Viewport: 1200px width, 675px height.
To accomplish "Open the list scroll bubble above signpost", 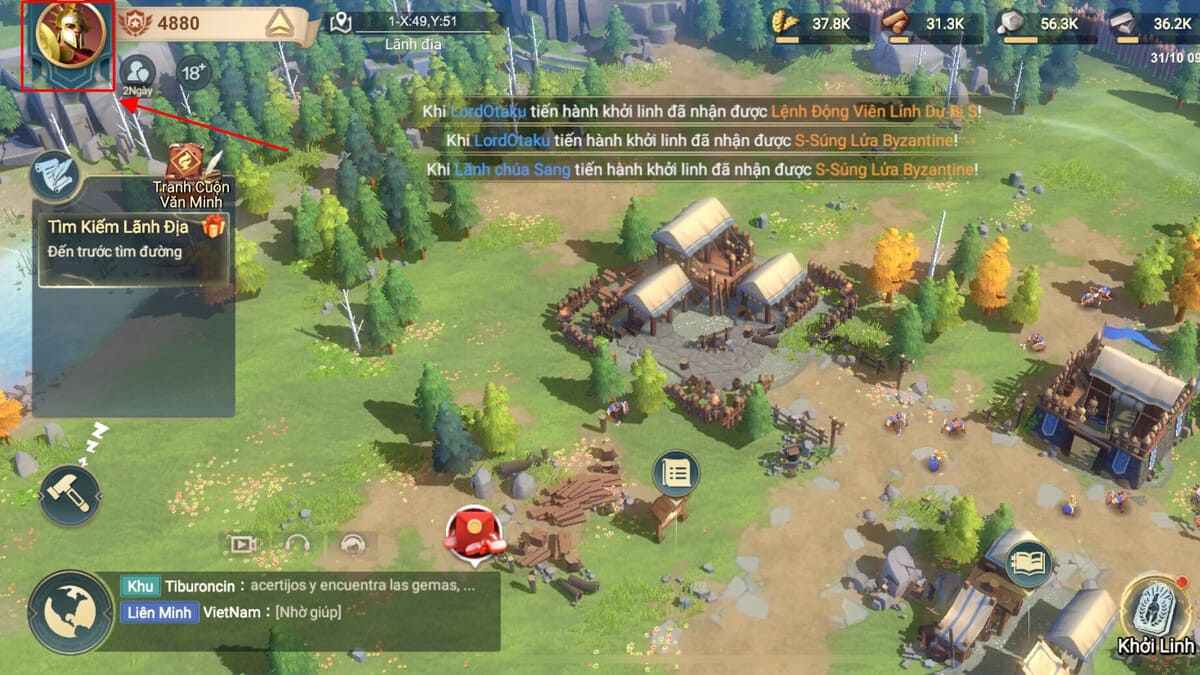I will pyautogui.click(x=676, y=474).
